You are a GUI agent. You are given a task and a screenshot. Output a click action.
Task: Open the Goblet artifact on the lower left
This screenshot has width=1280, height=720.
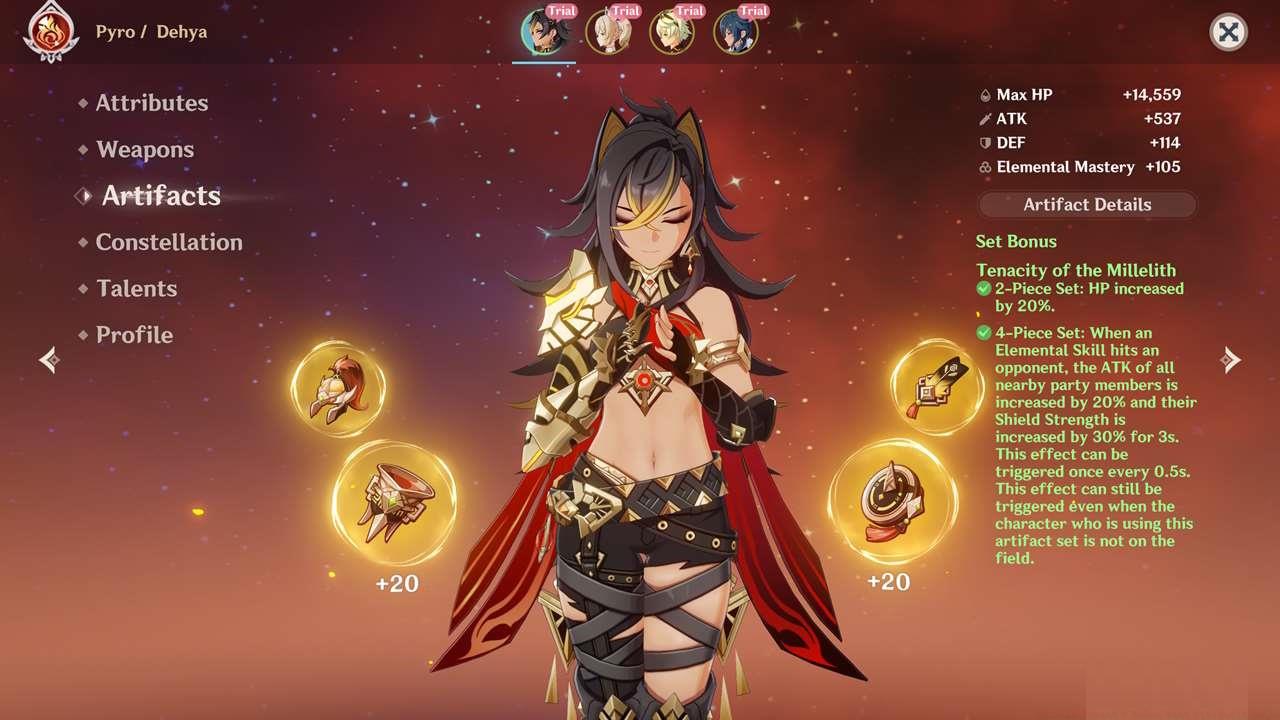(395, 502)
